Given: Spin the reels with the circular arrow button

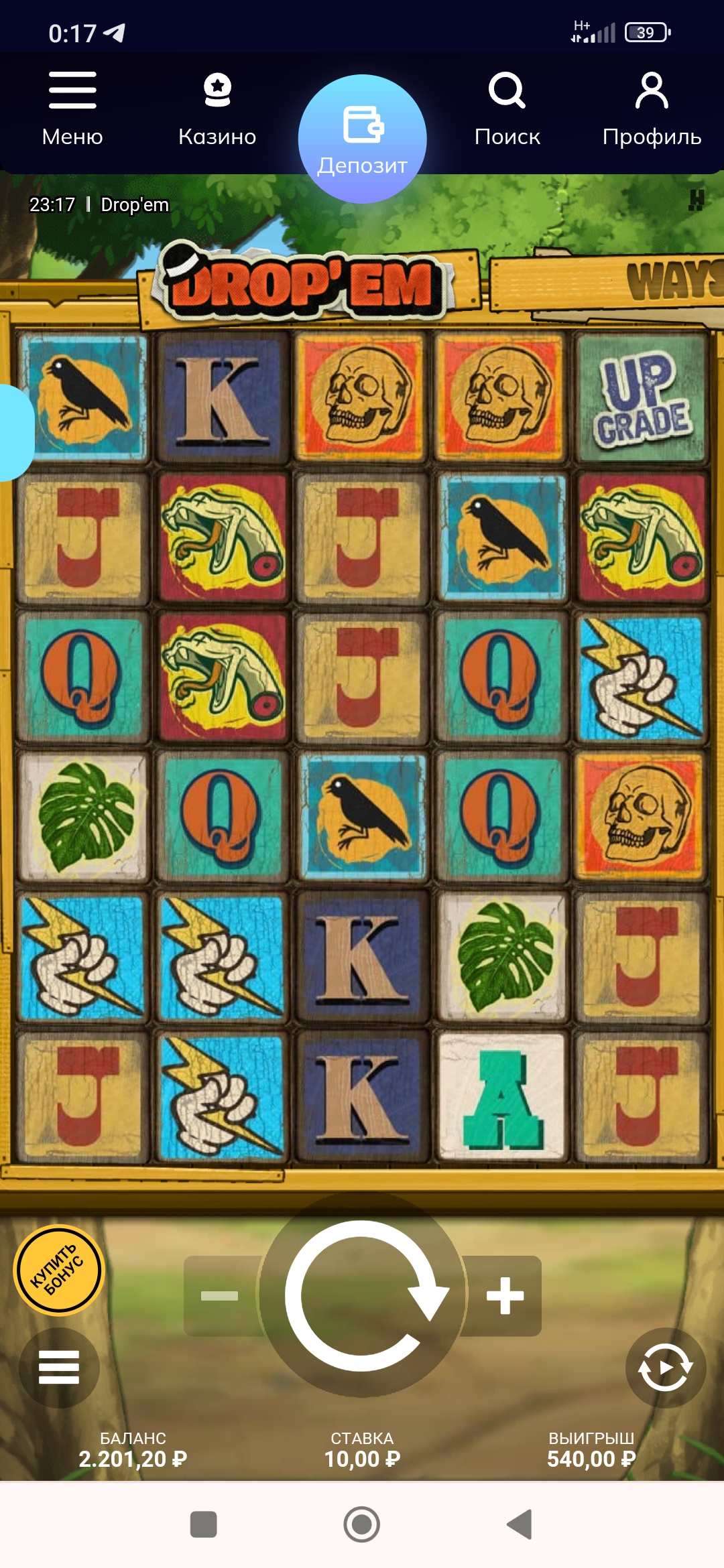Looking at the screenshot, I should click(362, 1295).
